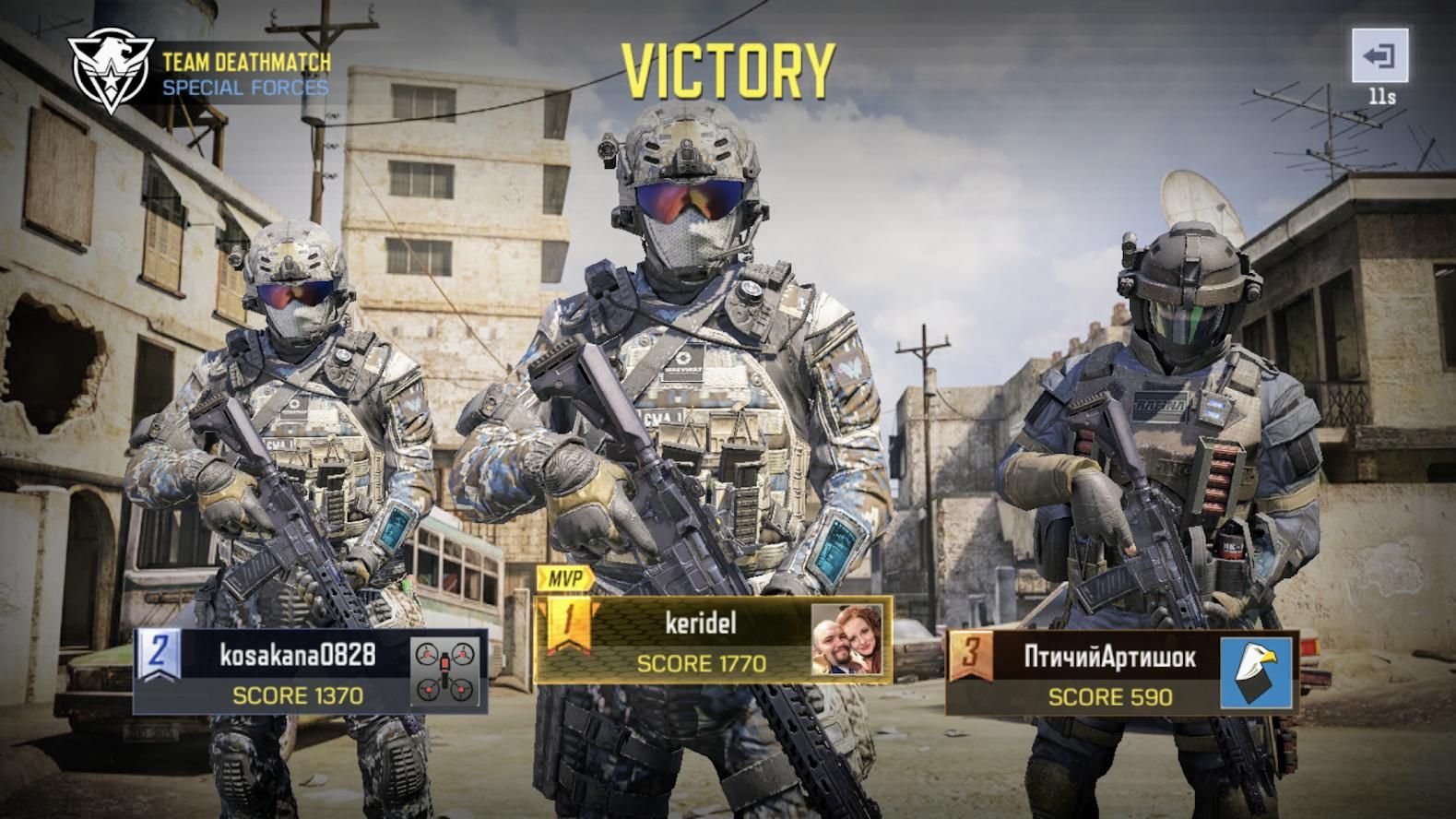The image size is (1456, 819).
Task: Click the MVP banner above keridel's nameplate
Action: (x=564, y=580)
